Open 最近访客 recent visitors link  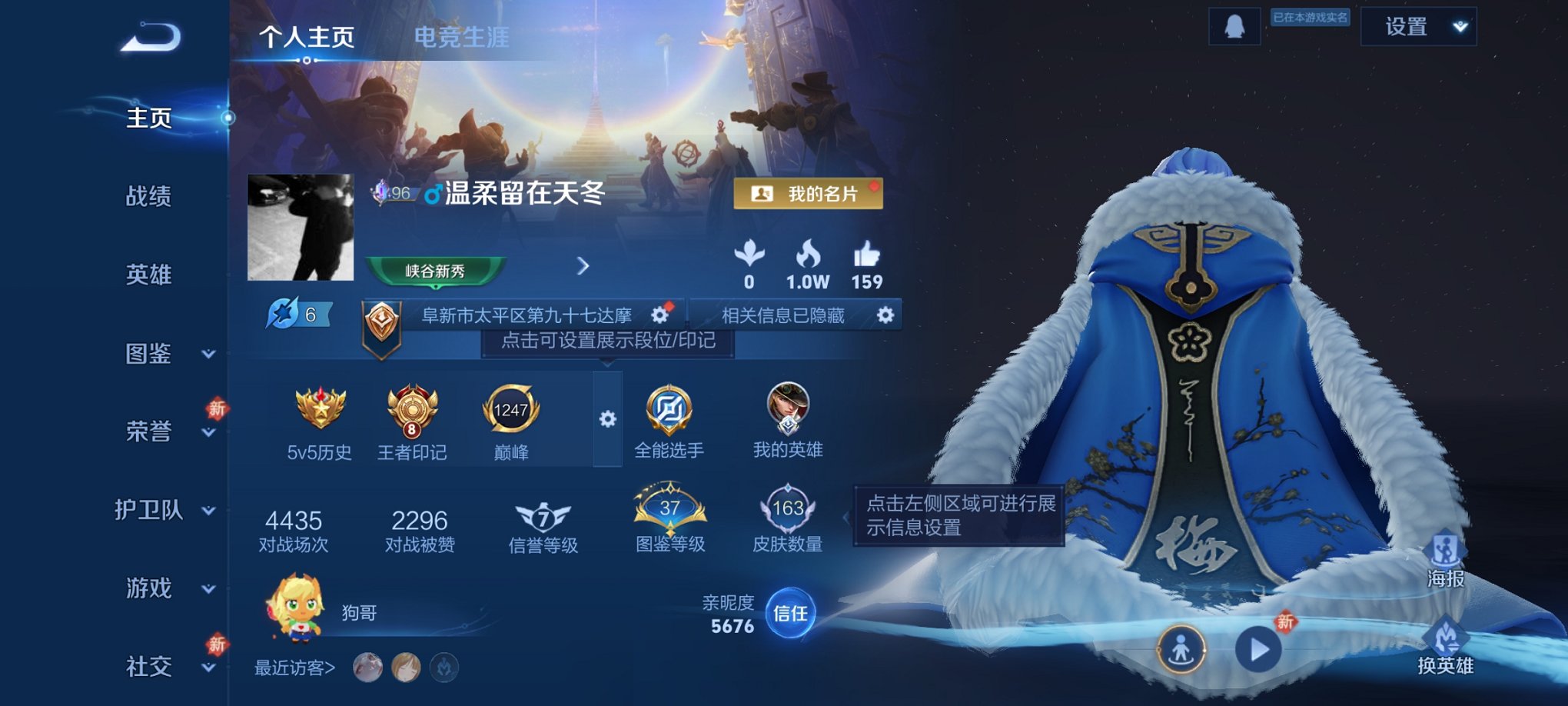[293, 668]
